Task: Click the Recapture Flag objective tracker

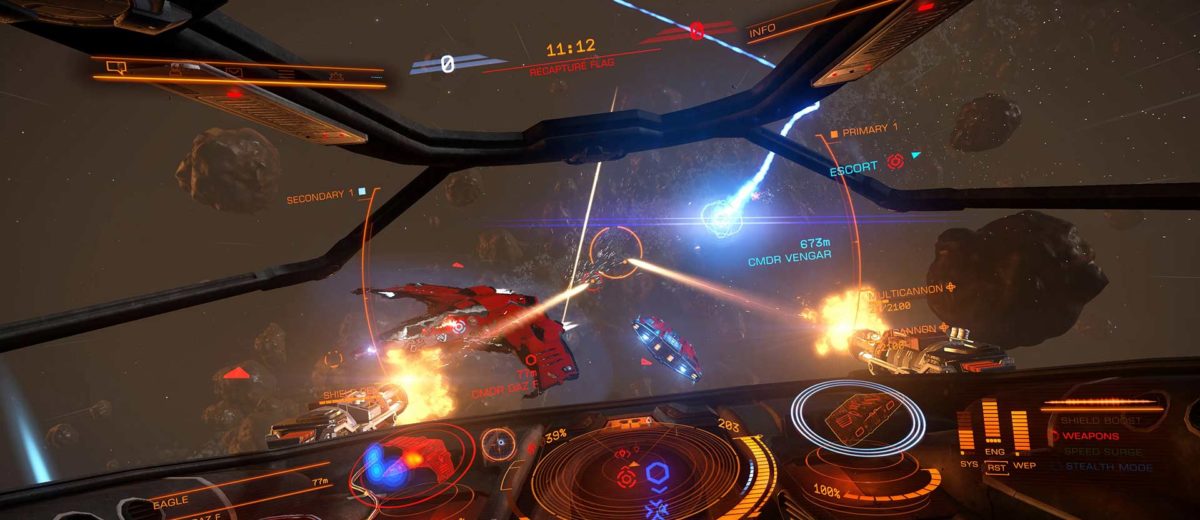Action: point(571,61)
